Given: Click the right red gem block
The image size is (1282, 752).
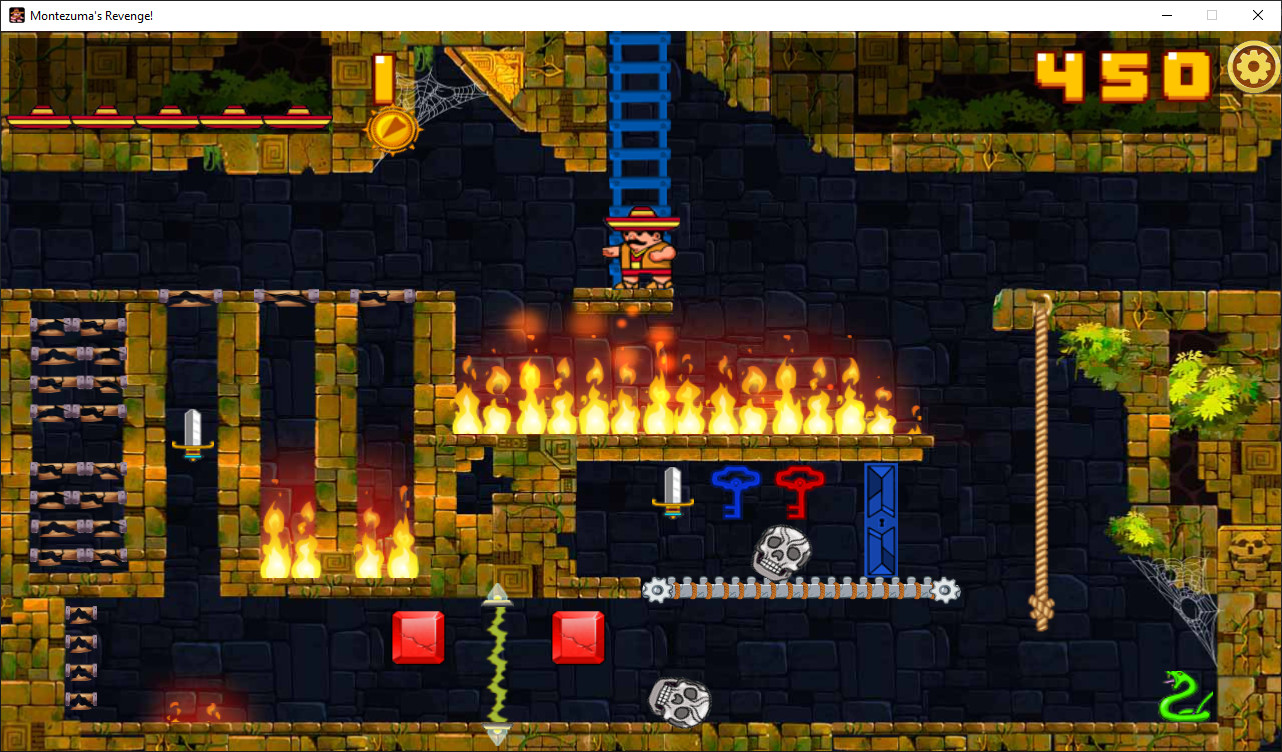Looking at the screenshot, I should click(577, 636).
